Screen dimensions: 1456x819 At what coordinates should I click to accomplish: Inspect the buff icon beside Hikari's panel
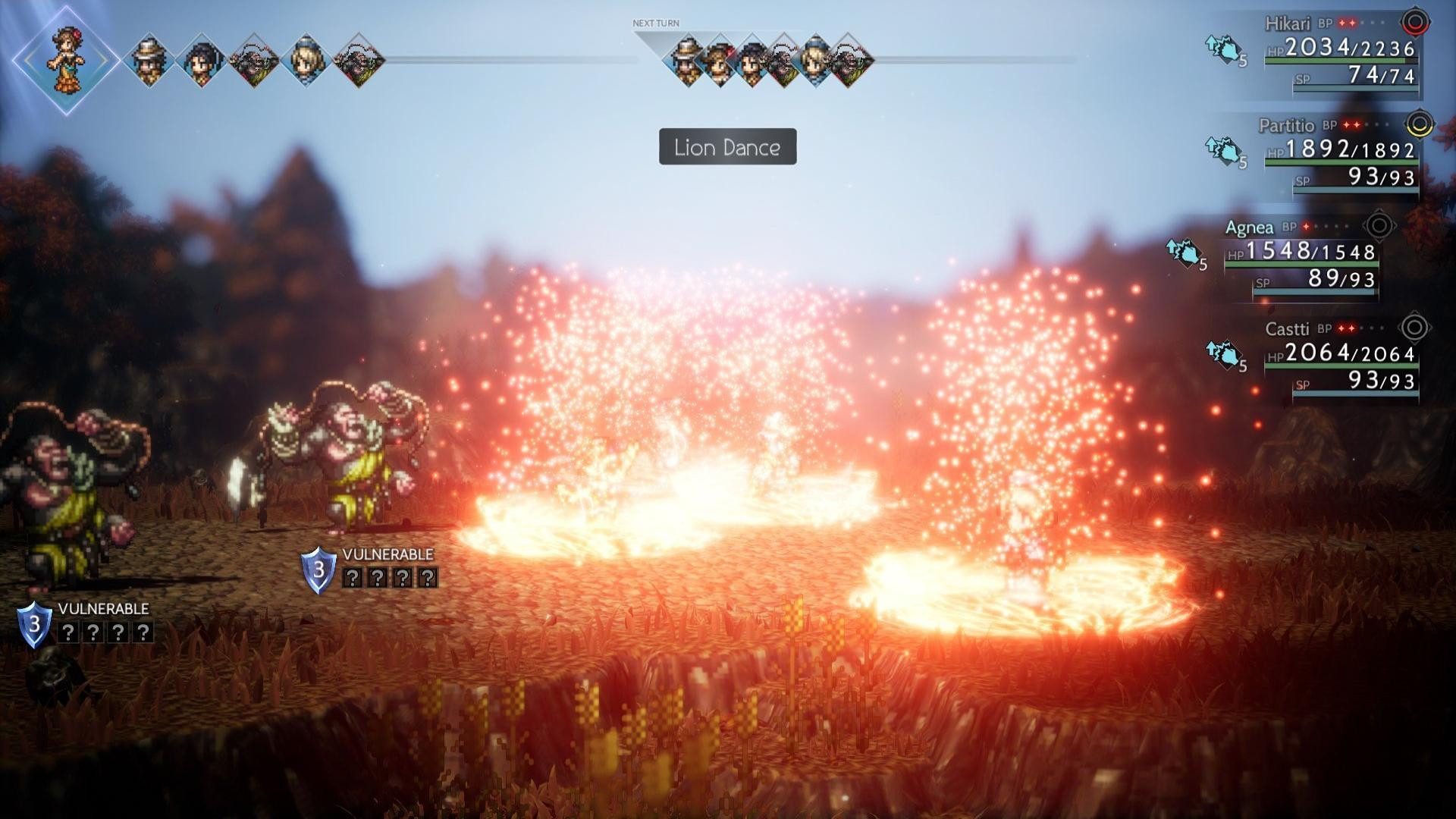point(1222,50)
